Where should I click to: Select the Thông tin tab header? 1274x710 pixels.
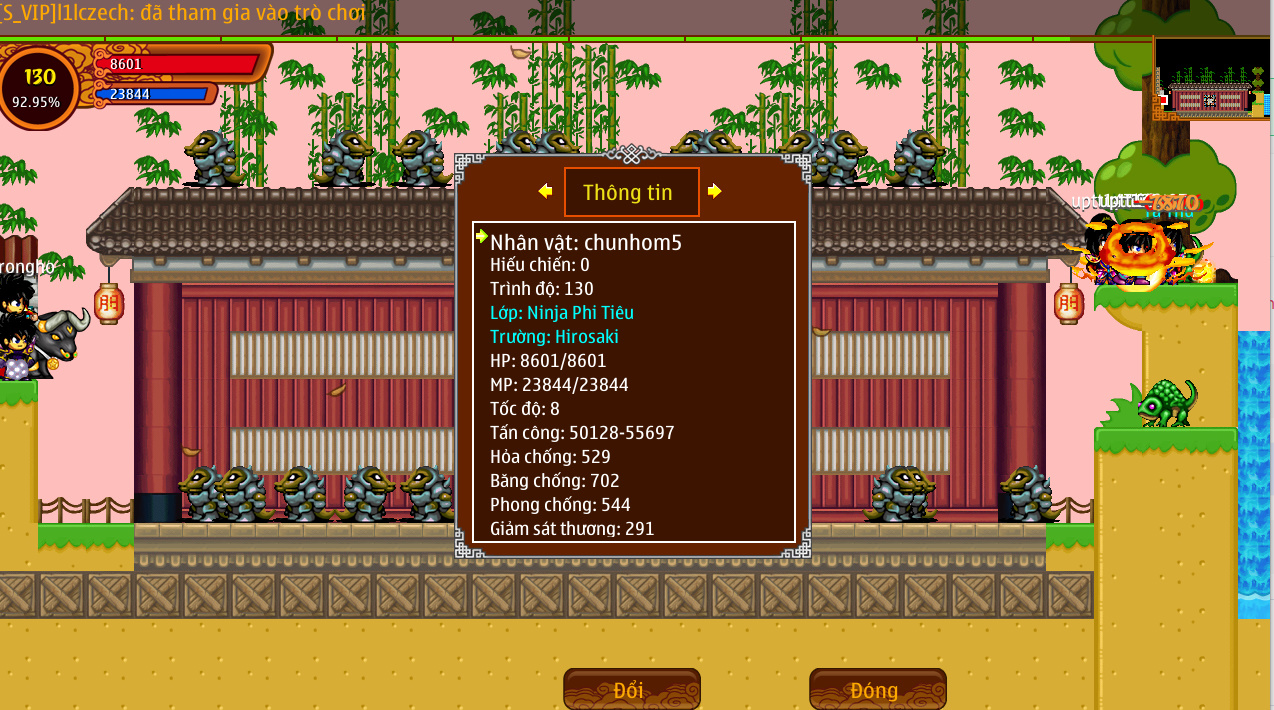[x=631, y=193]
